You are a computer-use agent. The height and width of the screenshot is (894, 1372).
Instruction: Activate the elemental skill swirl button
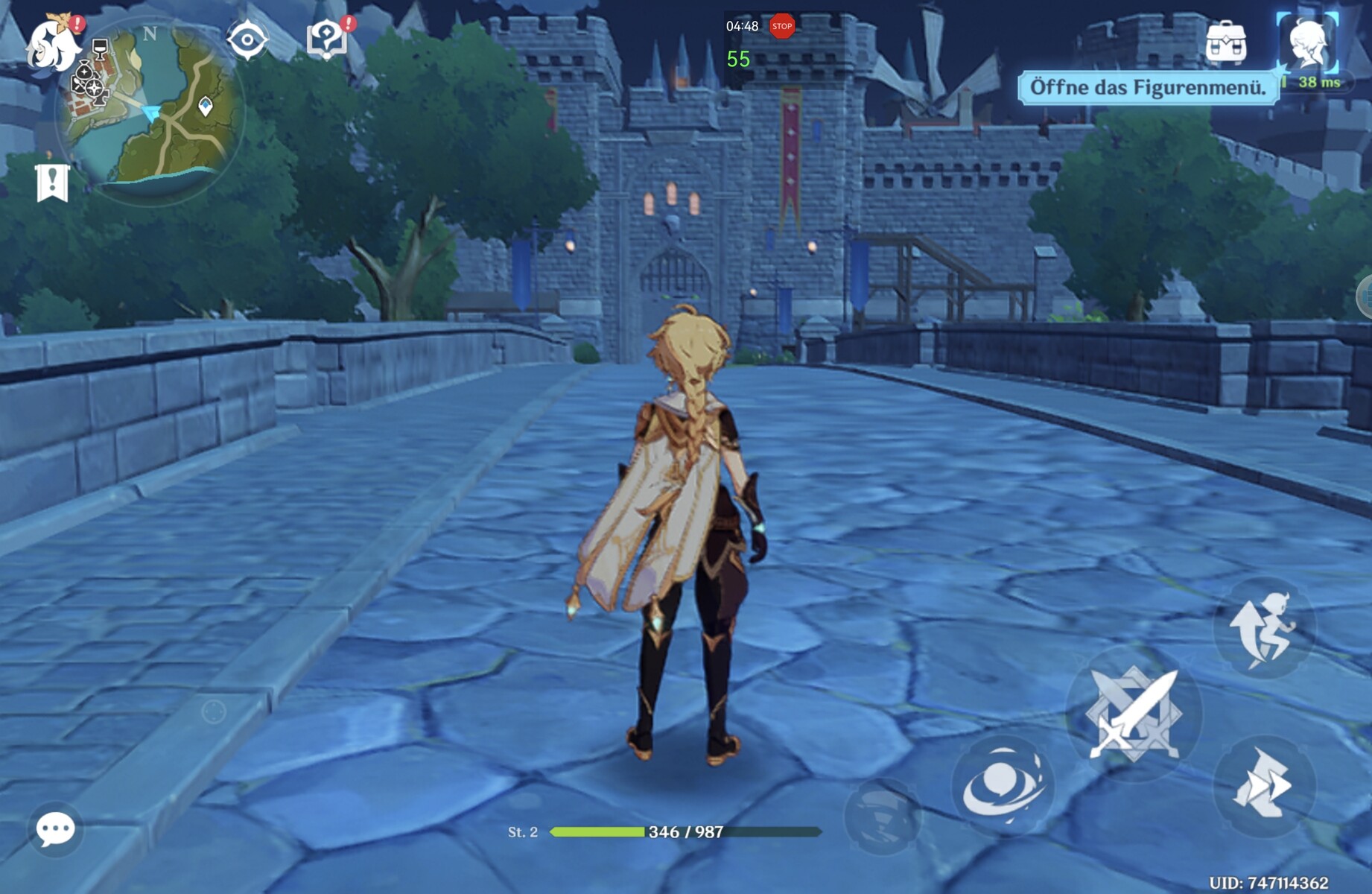1002,784
